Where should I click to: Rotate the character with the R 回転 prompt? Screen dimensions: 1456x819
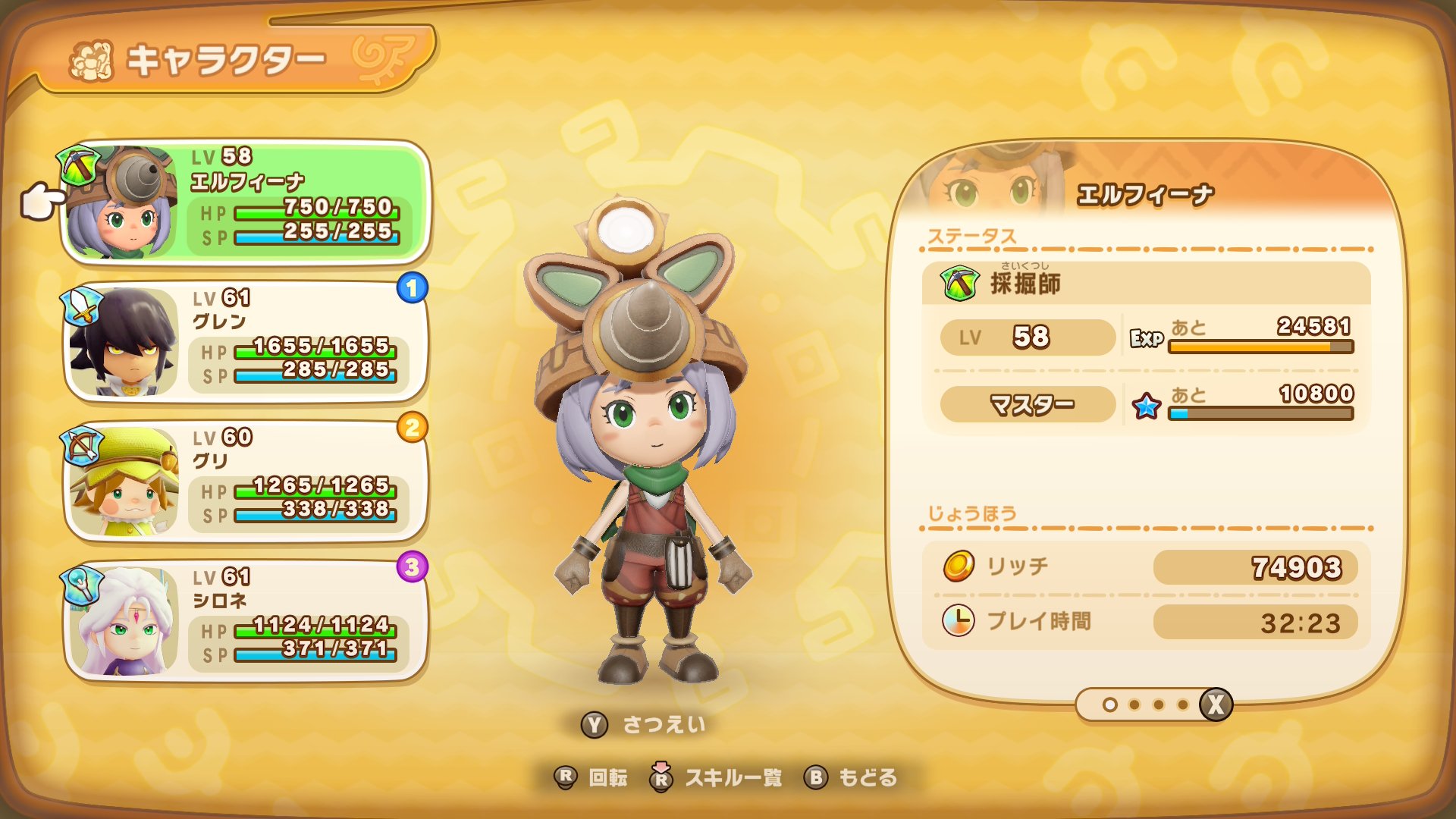click(597, 777)
